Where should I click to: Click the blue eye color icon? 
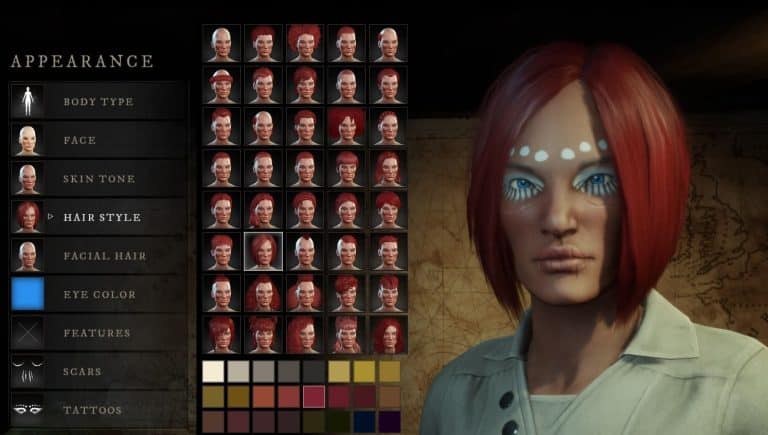(x=27, y=294)
